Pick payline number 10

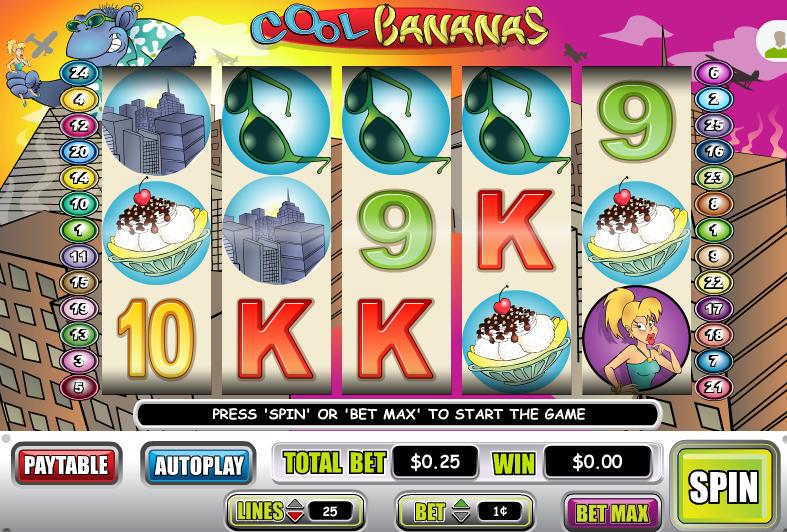click(x=78, y=204)
